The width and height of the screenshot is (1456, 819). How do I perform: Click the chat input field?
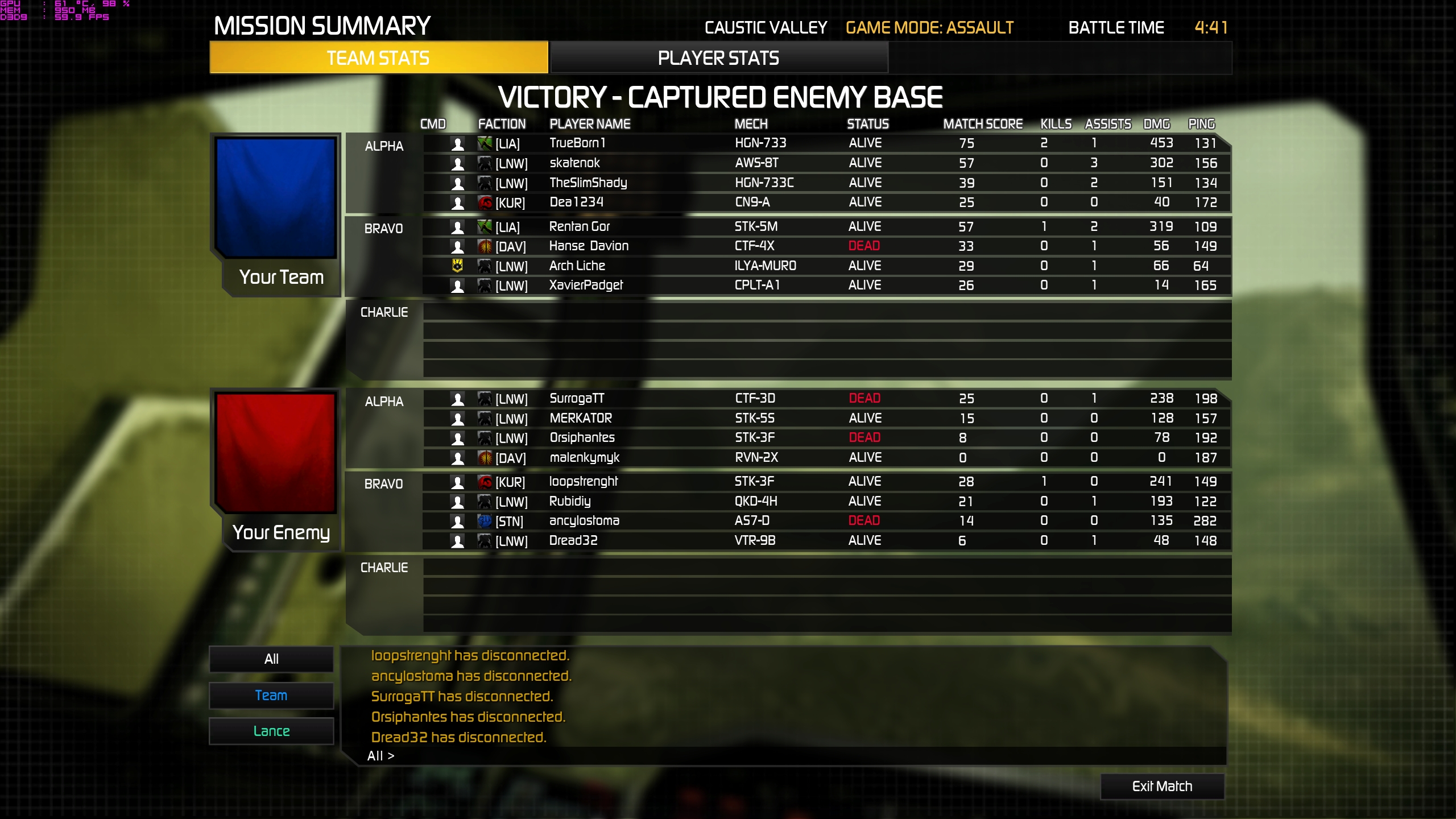coord(796,756)
